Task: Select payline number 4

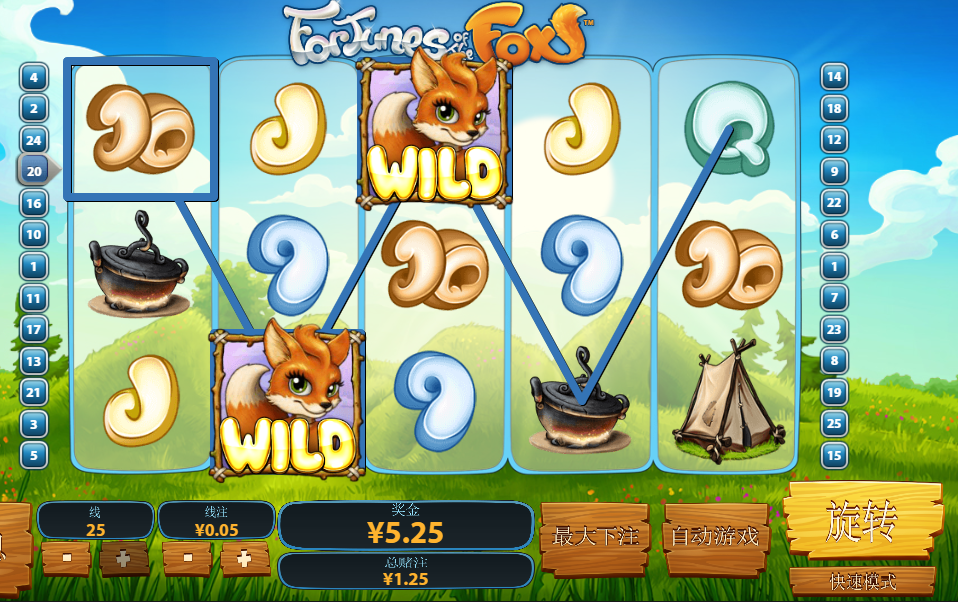Action: [34, 77]
